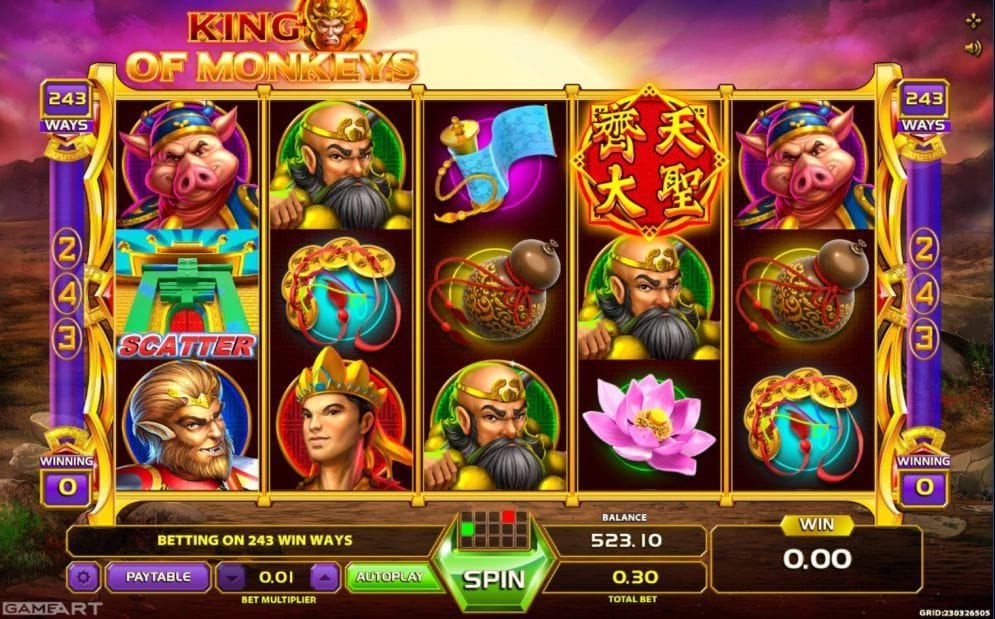
Task: Toggle sound with the speaker icon
Action: pos(973,47)
